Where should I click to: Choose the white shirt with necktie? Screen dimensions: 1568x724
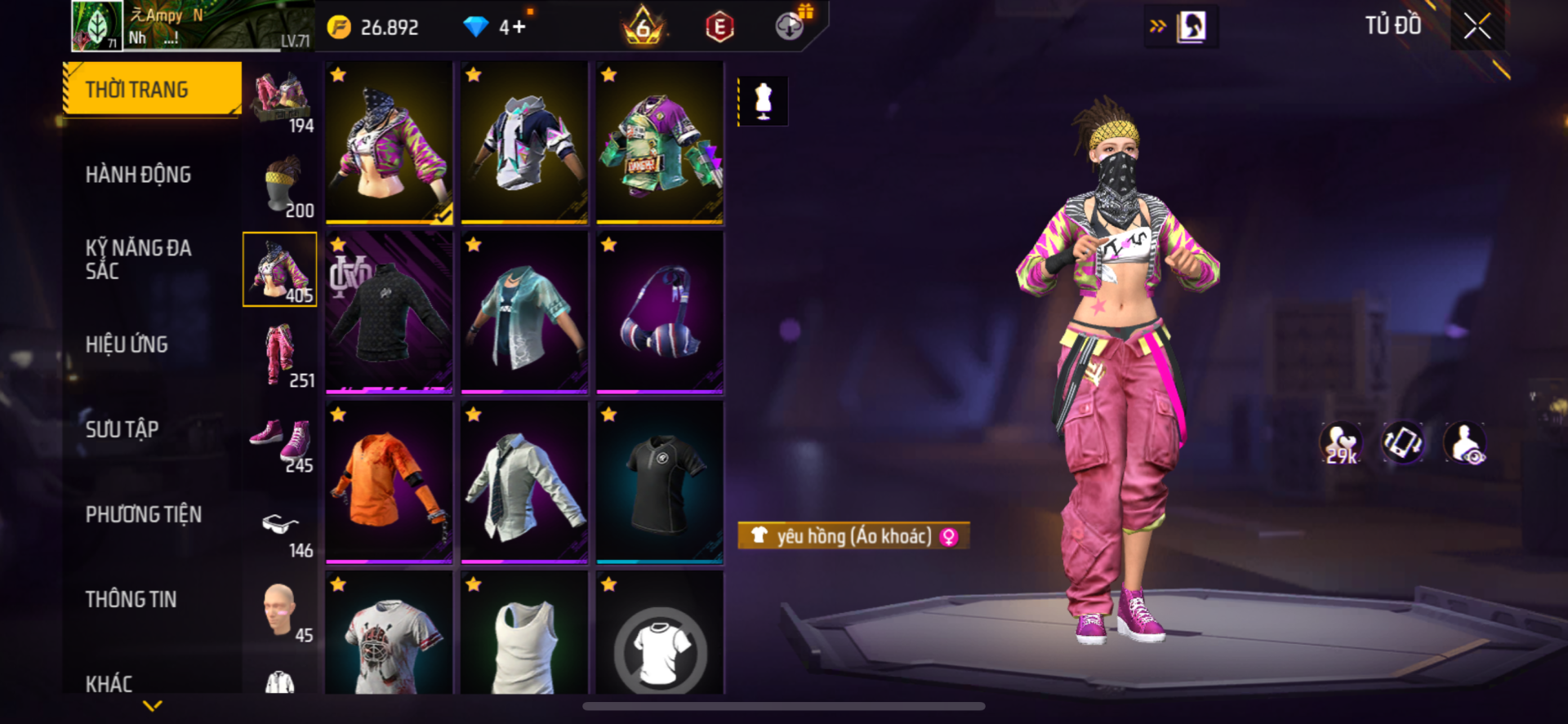[524, 481]
